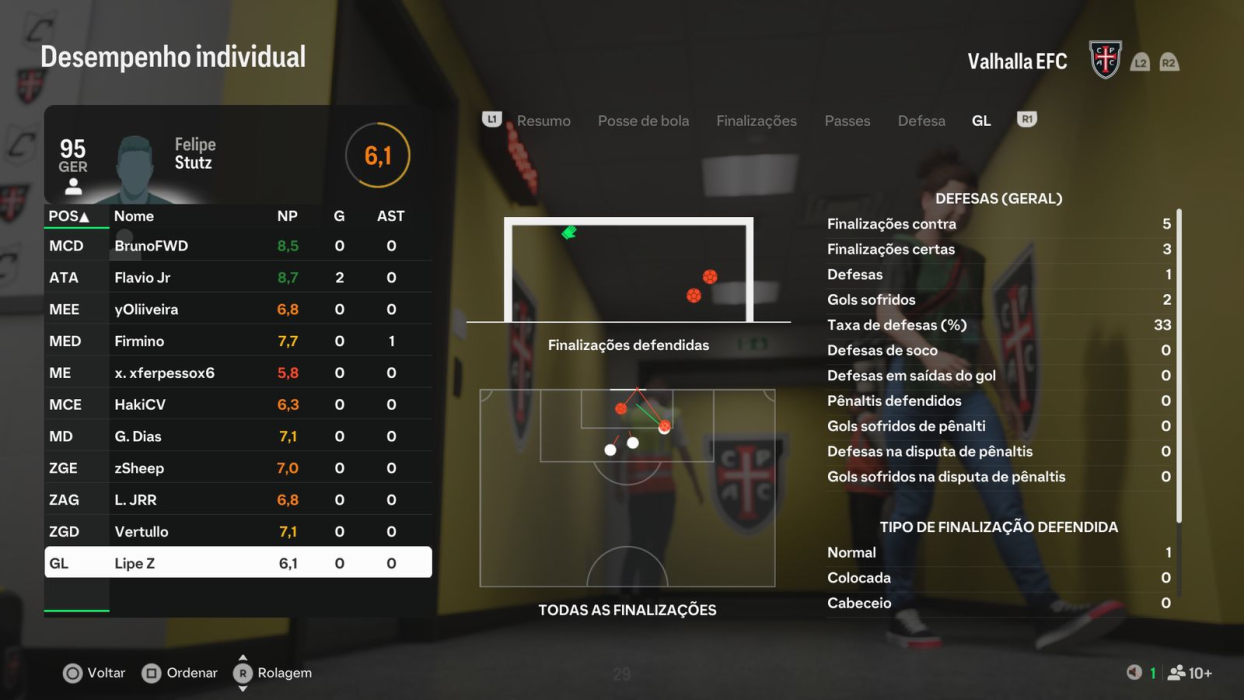
Task: Select BrunoFWD player row
Action: click(238, 246)
